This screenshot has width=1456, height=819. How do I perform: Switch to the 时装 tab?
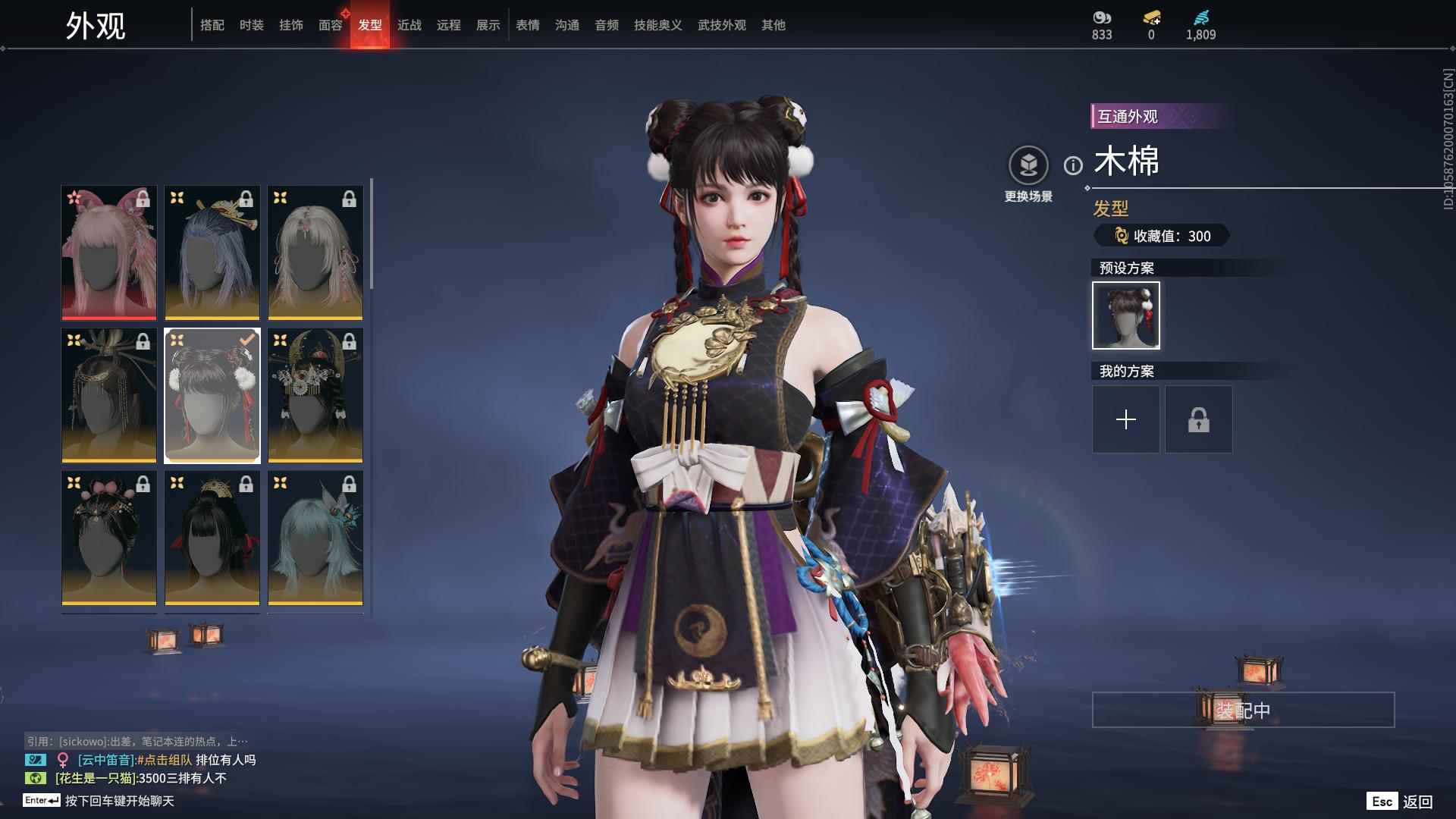point(251,25)
